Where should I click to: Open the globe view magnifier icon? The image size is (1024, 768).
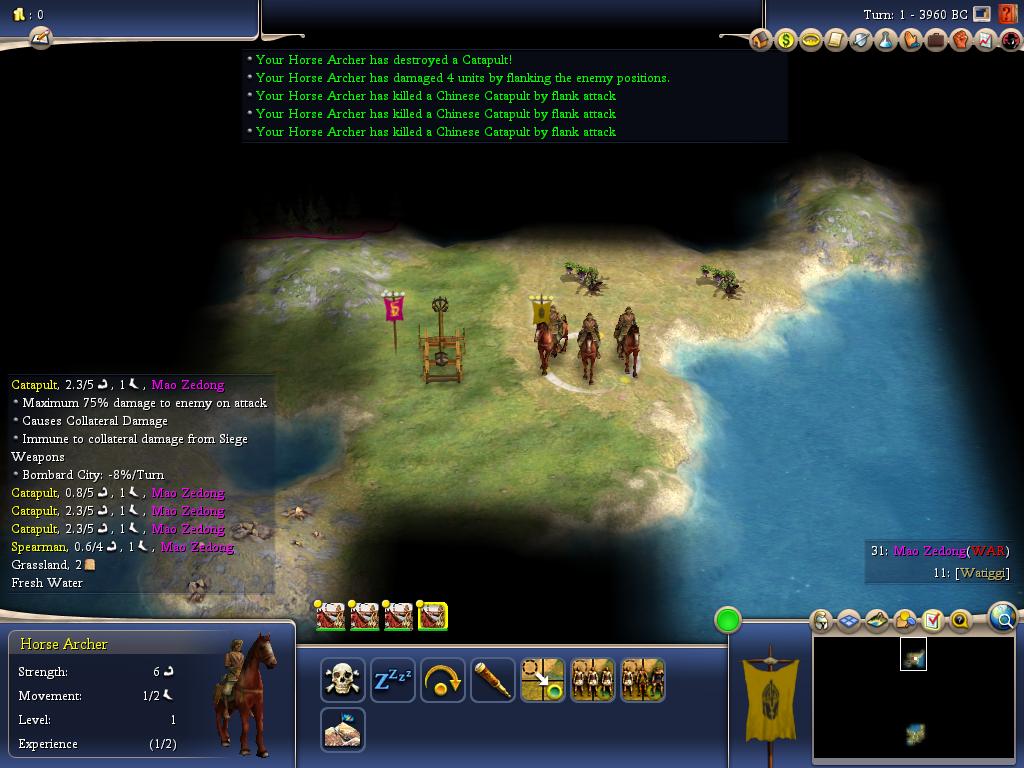pos(1002,618)
